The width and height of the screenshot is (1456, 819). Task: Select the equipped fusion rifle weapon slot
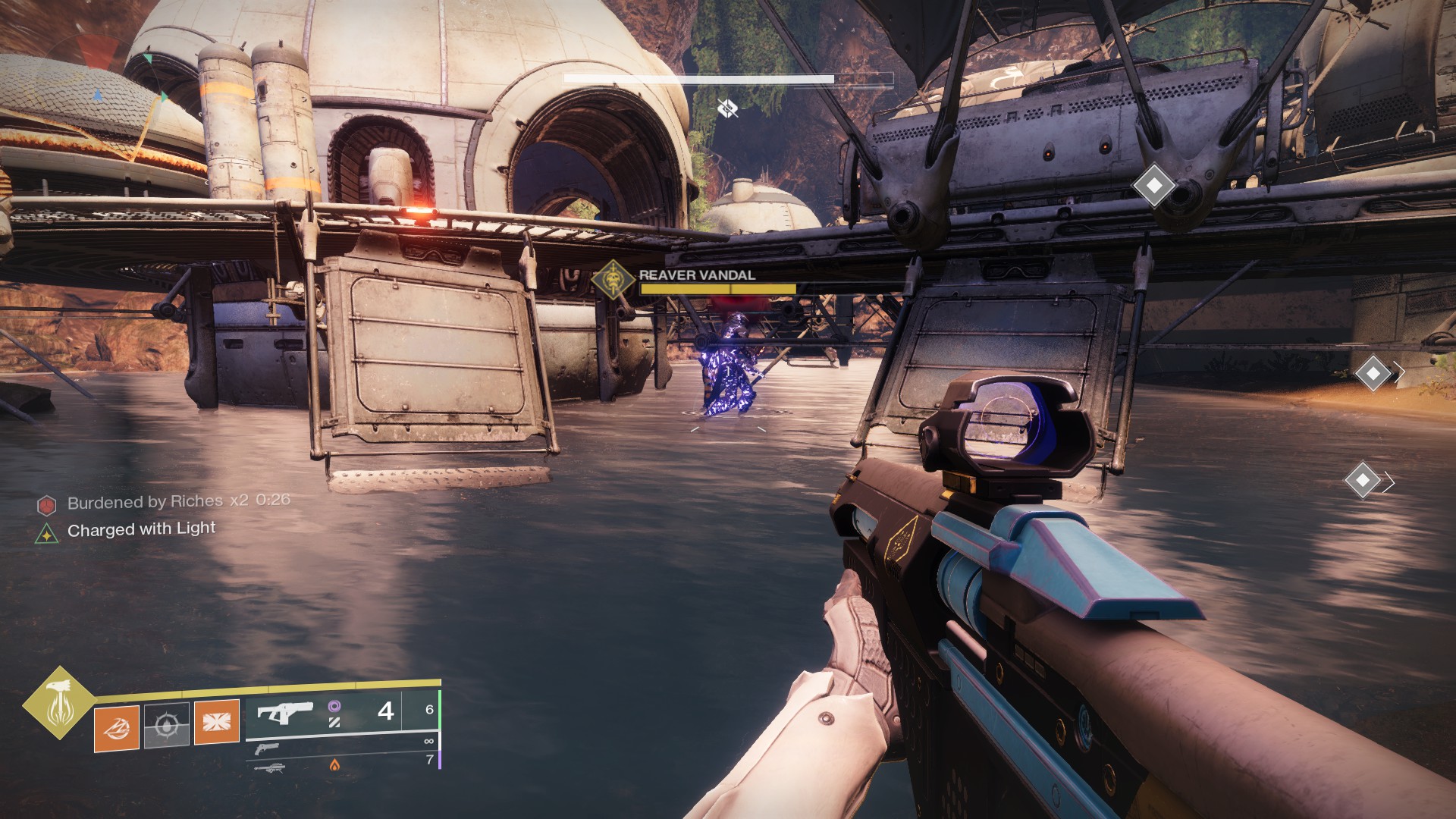285,714
